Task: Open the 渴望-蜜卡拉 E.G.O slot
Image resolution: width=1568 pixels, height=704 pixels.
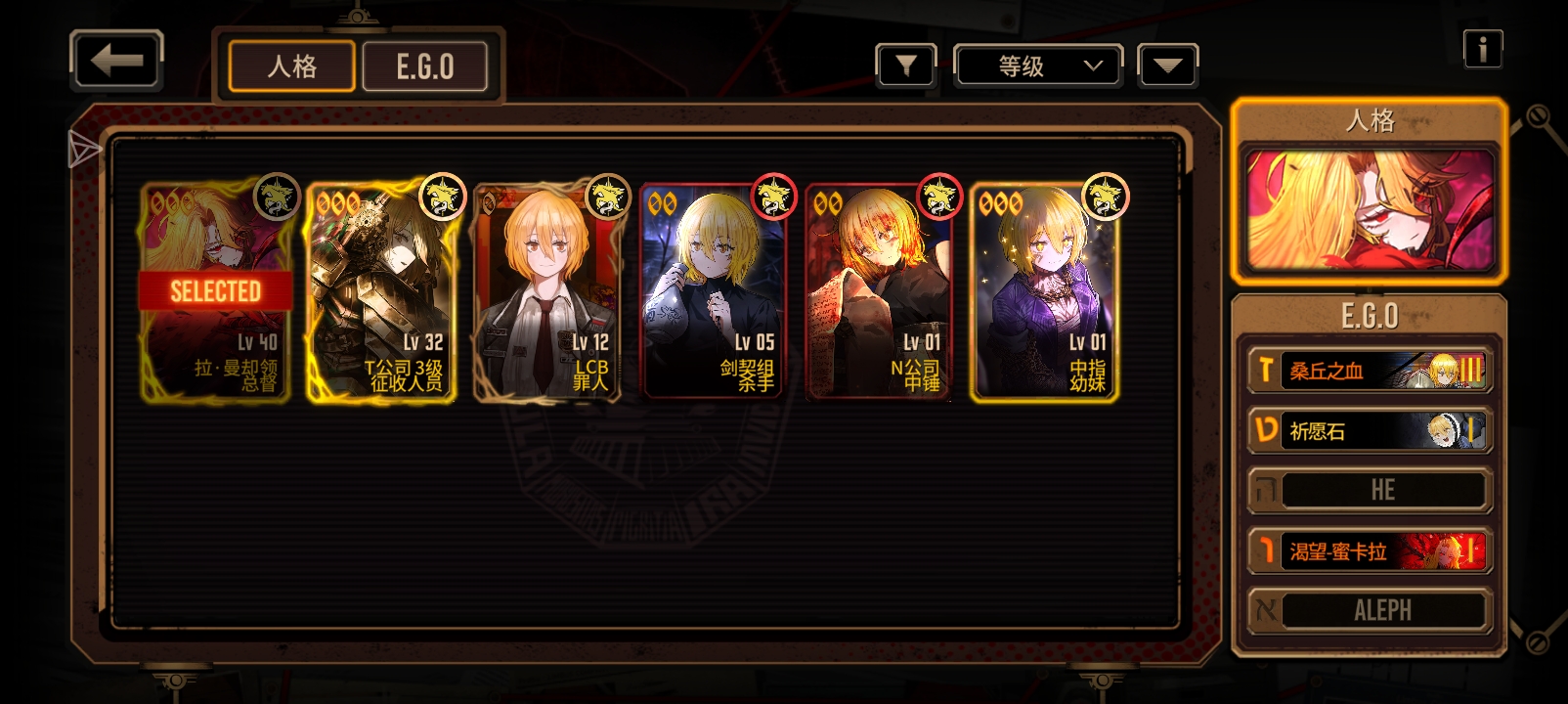Action: point(1369,551)
